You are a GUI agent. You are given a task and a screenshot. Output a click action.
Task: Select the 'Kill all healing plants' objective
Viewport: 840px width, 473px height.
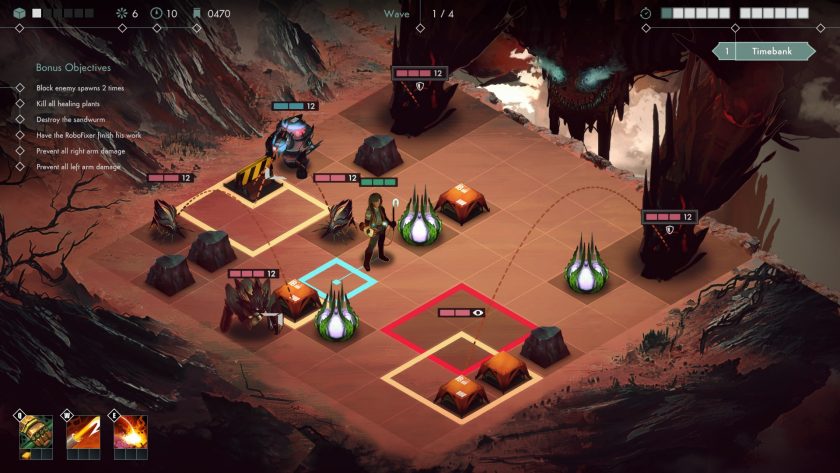click(66, 103)
